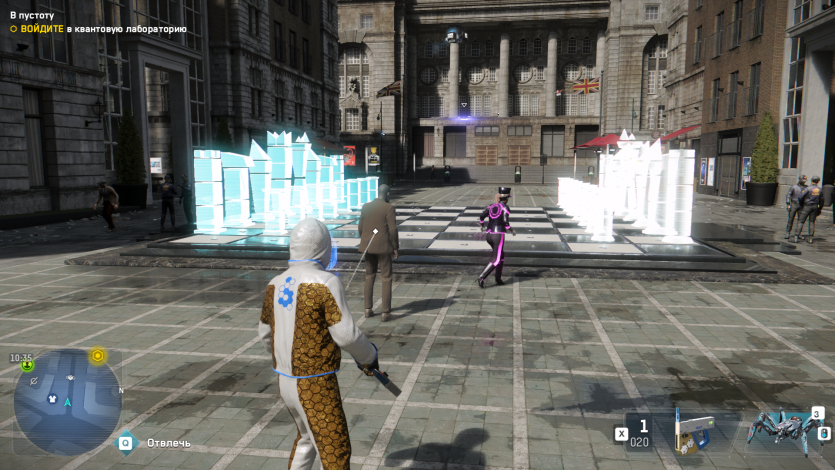Screen dimensions: 835x470
Task: Open the circular minimap
Action: click(67, 401)
